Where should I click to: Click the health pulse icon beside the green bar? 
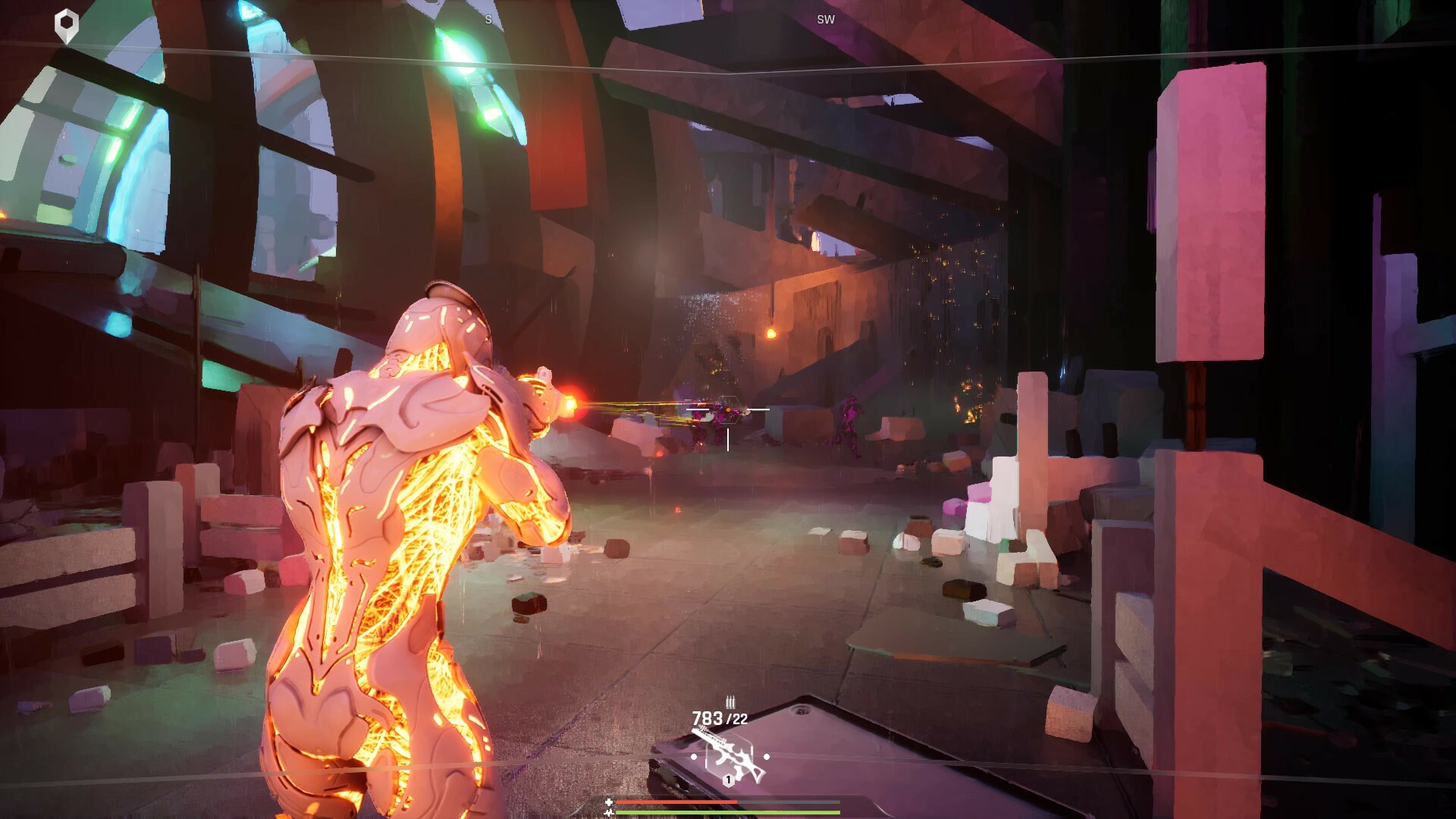(x=610, y=813)
